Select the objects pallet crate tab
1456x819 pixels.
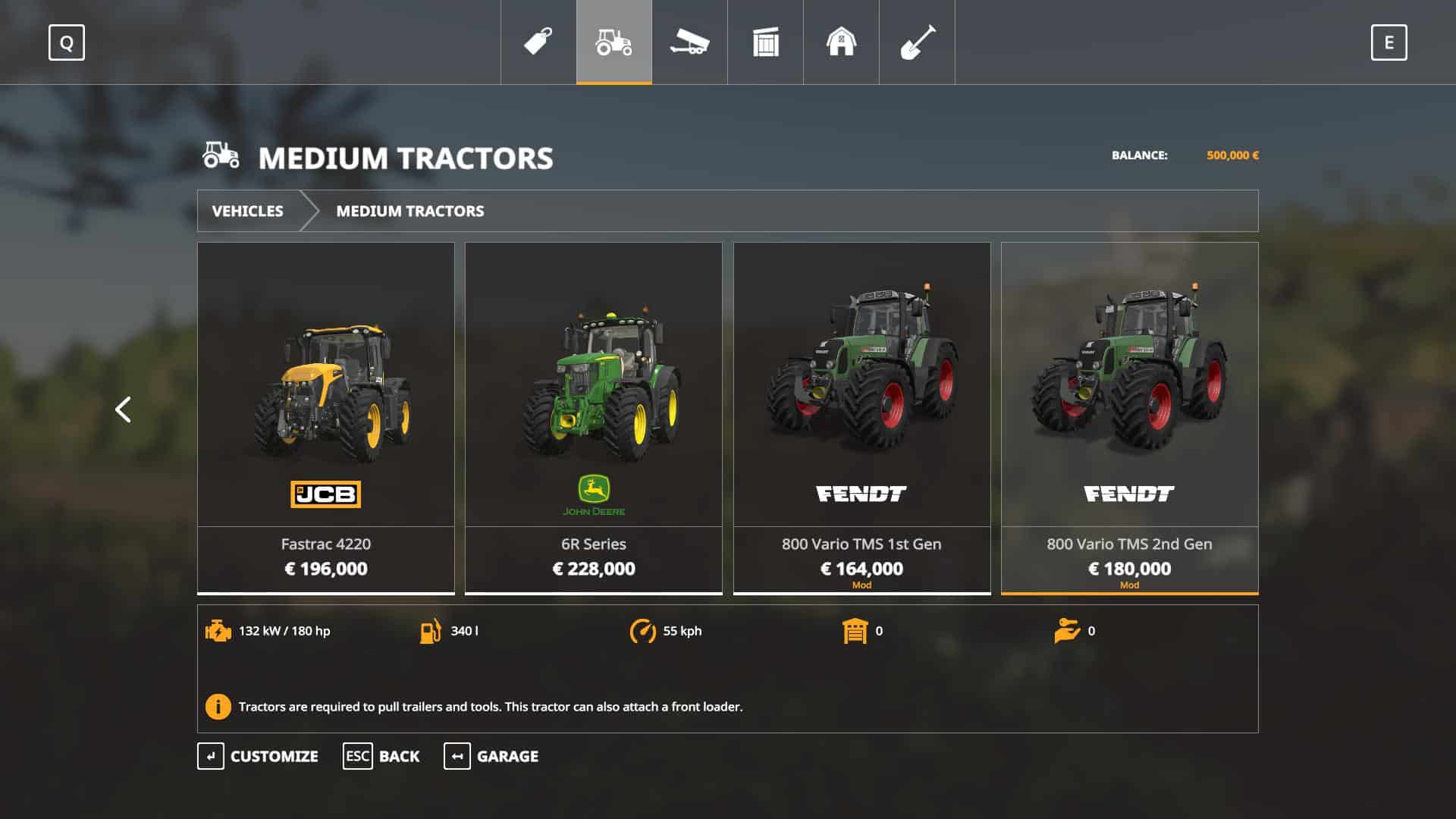(766, 42)
